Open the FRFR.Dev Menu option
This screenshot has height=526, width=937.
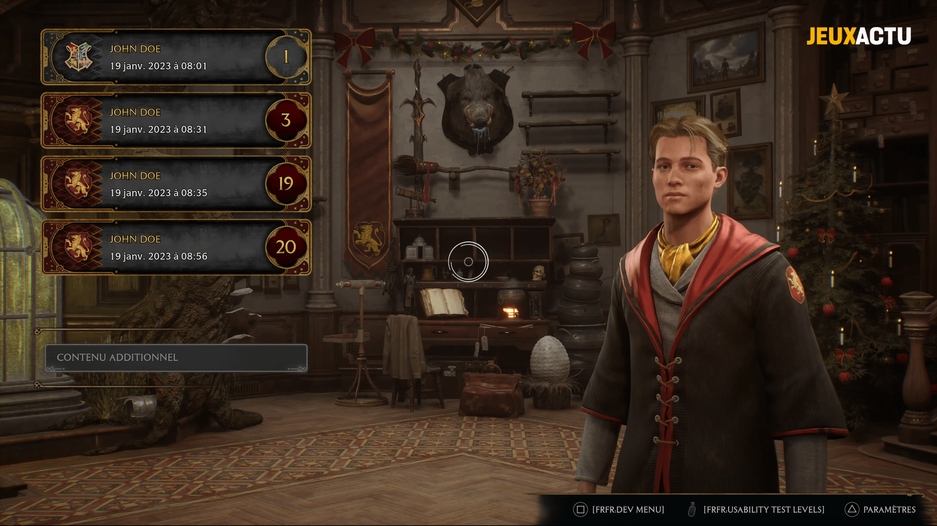[619, 509]
